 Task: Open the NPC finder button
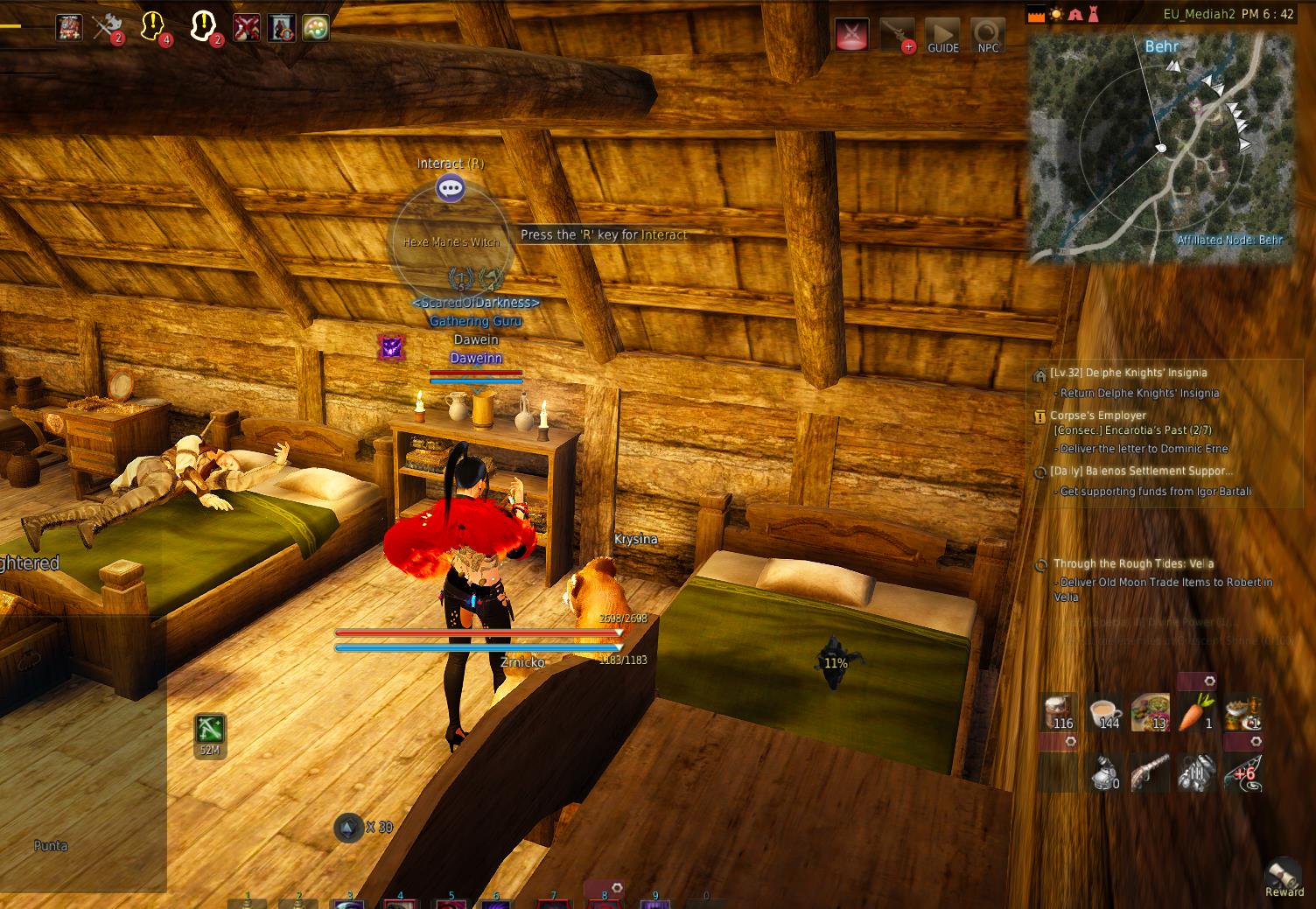coord(988,37)
